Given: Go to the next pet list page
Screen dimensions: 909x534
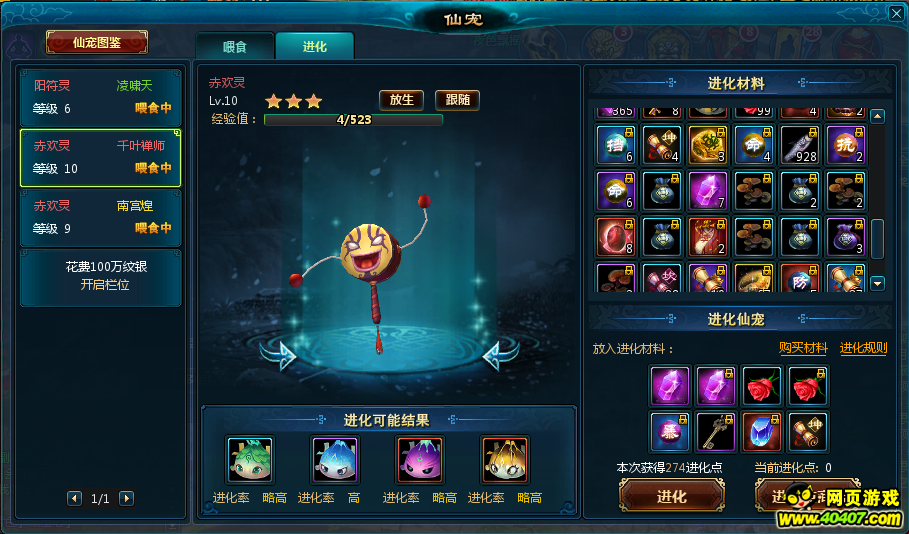Looking at the screenshot, I should click(x=126, y=498).
